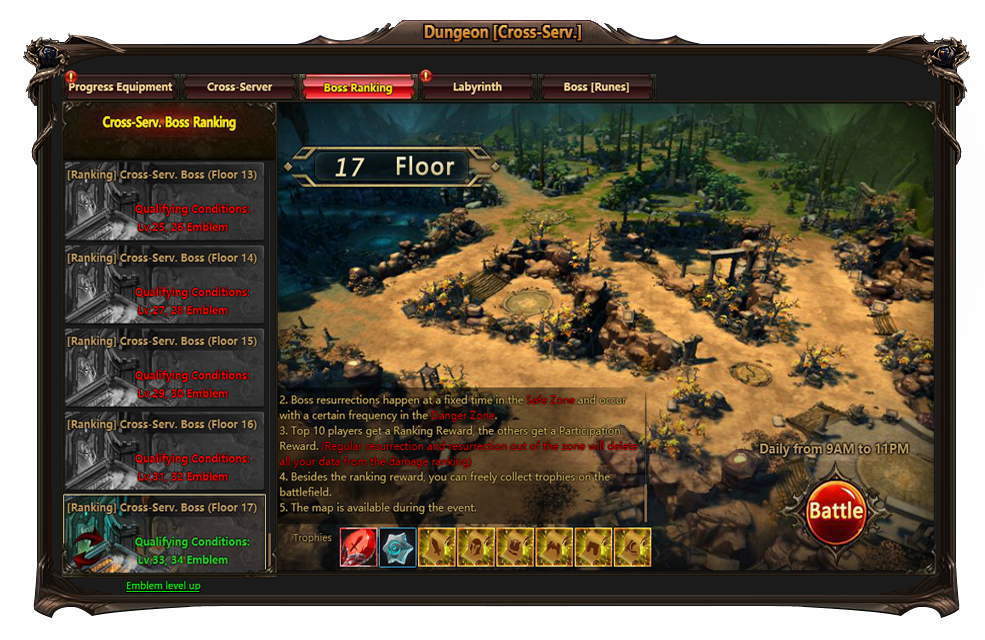Select the Boss Ranking tab

point(357,88)
